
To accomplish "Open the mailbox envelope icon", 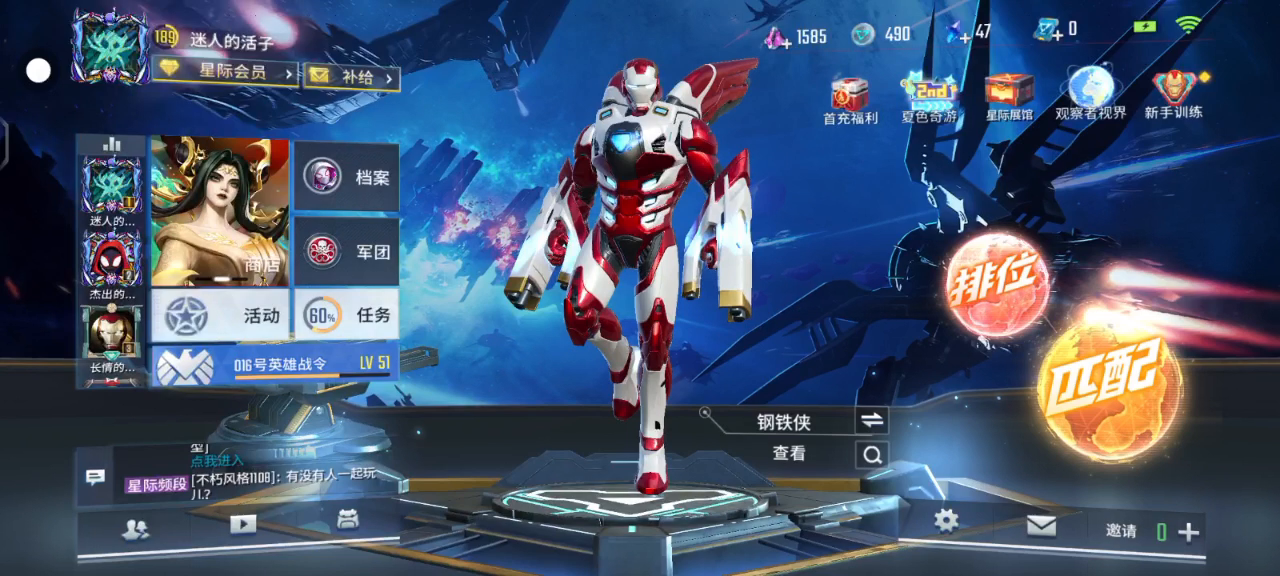I will pyautogui.click(x=1041, y=525).
